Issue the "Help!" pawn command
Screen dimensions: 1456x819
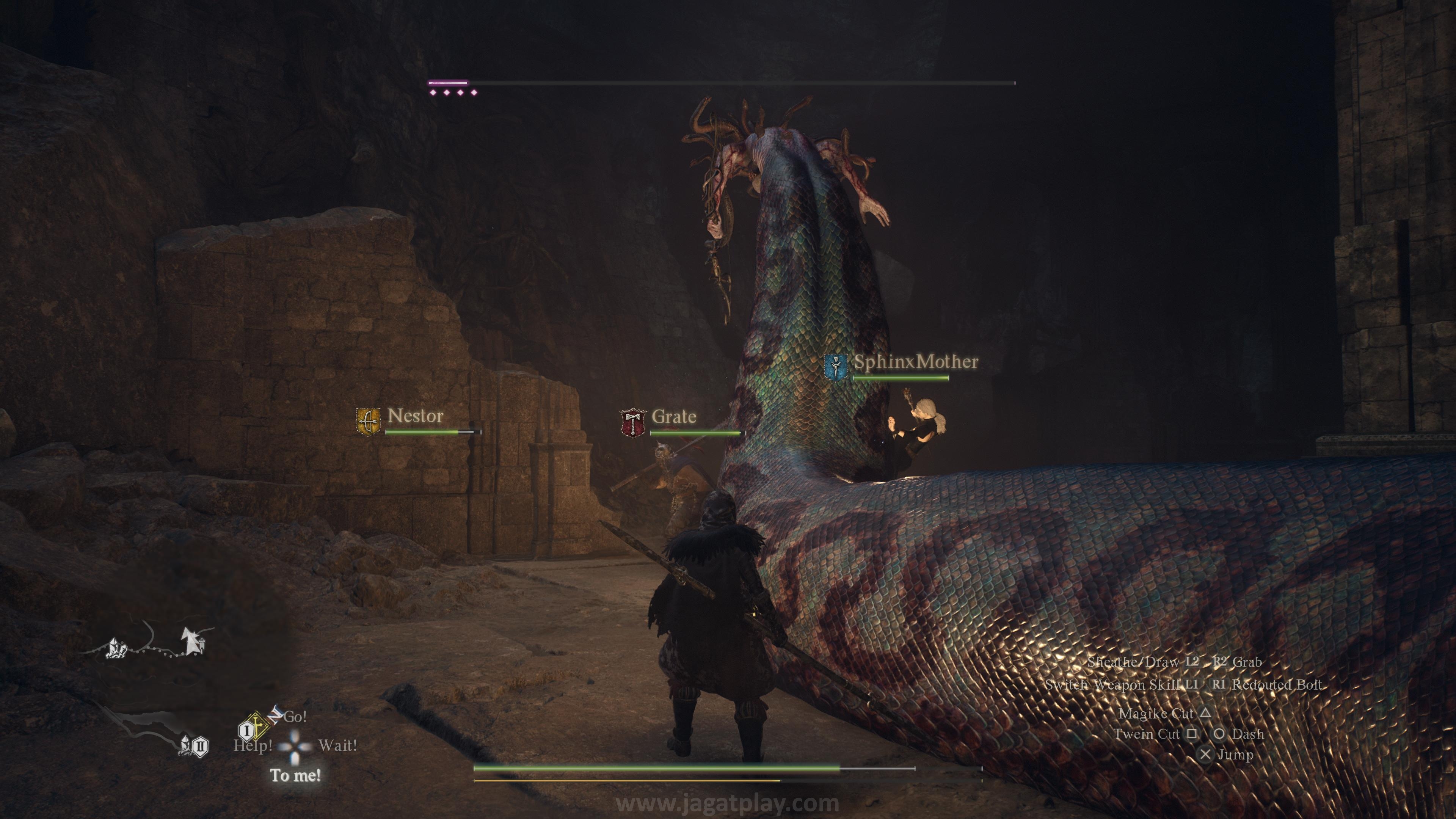253,745
